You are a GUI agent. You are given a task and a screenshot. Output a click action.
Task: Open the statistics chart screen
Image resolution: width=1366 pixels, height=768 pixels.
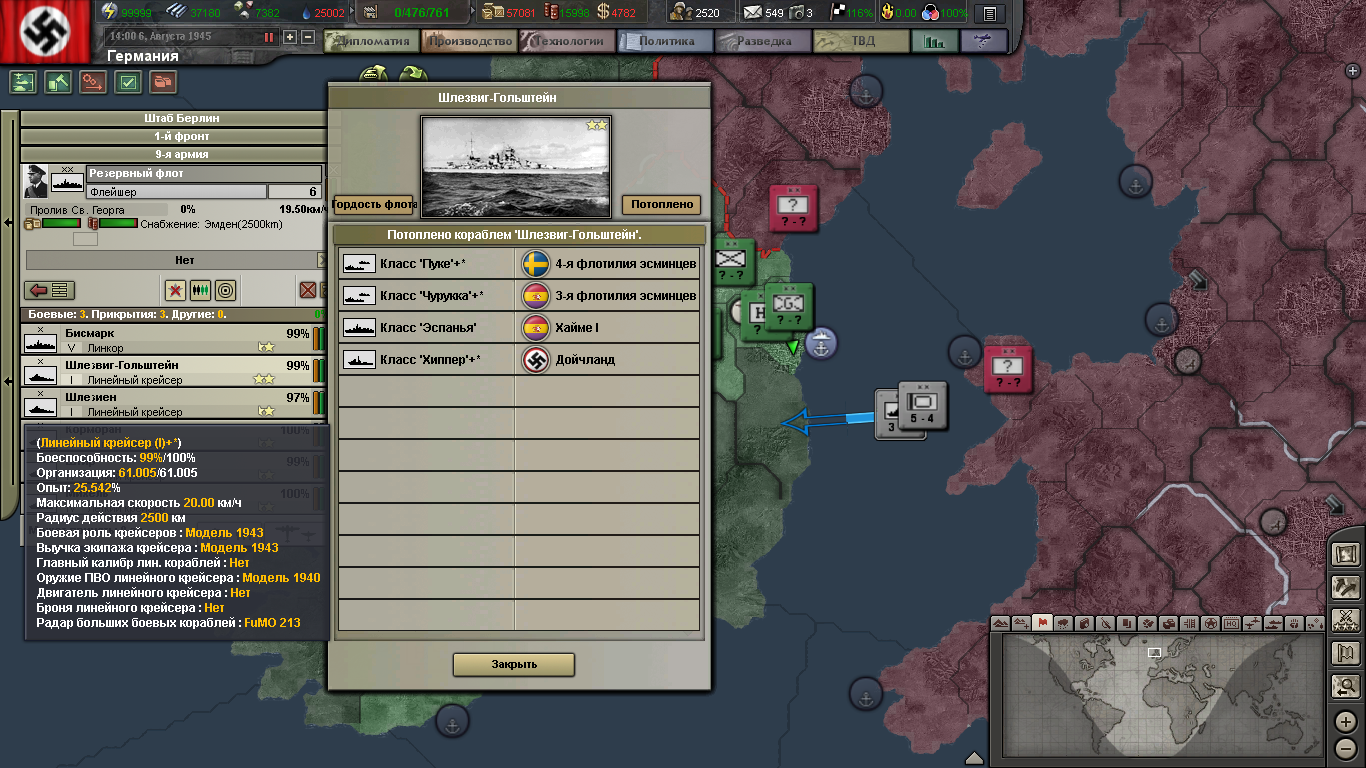[935, 41]
